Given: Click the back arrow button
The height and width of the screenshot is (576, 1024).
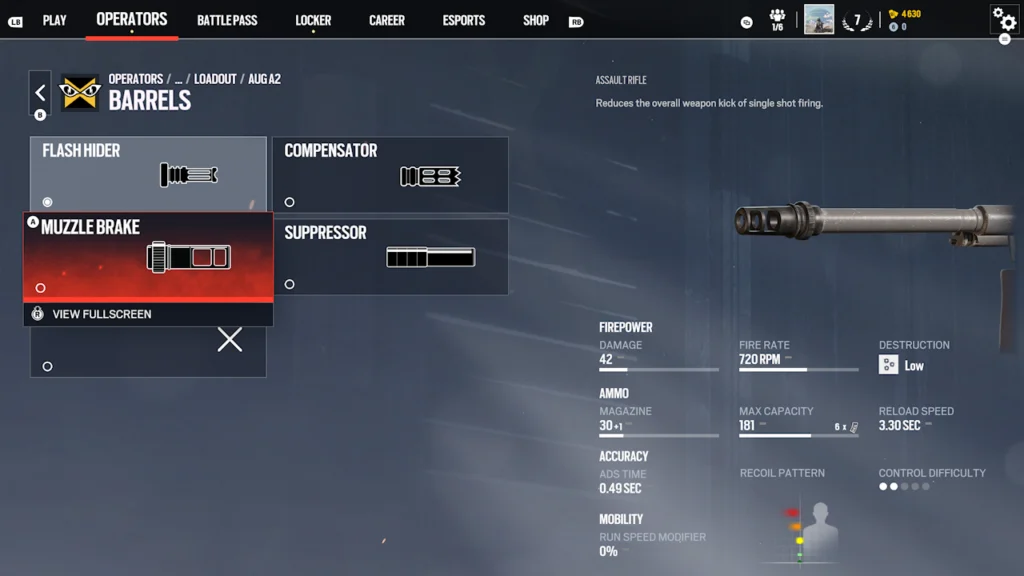Looking at the screenshot, I should (x=40, y=93).
